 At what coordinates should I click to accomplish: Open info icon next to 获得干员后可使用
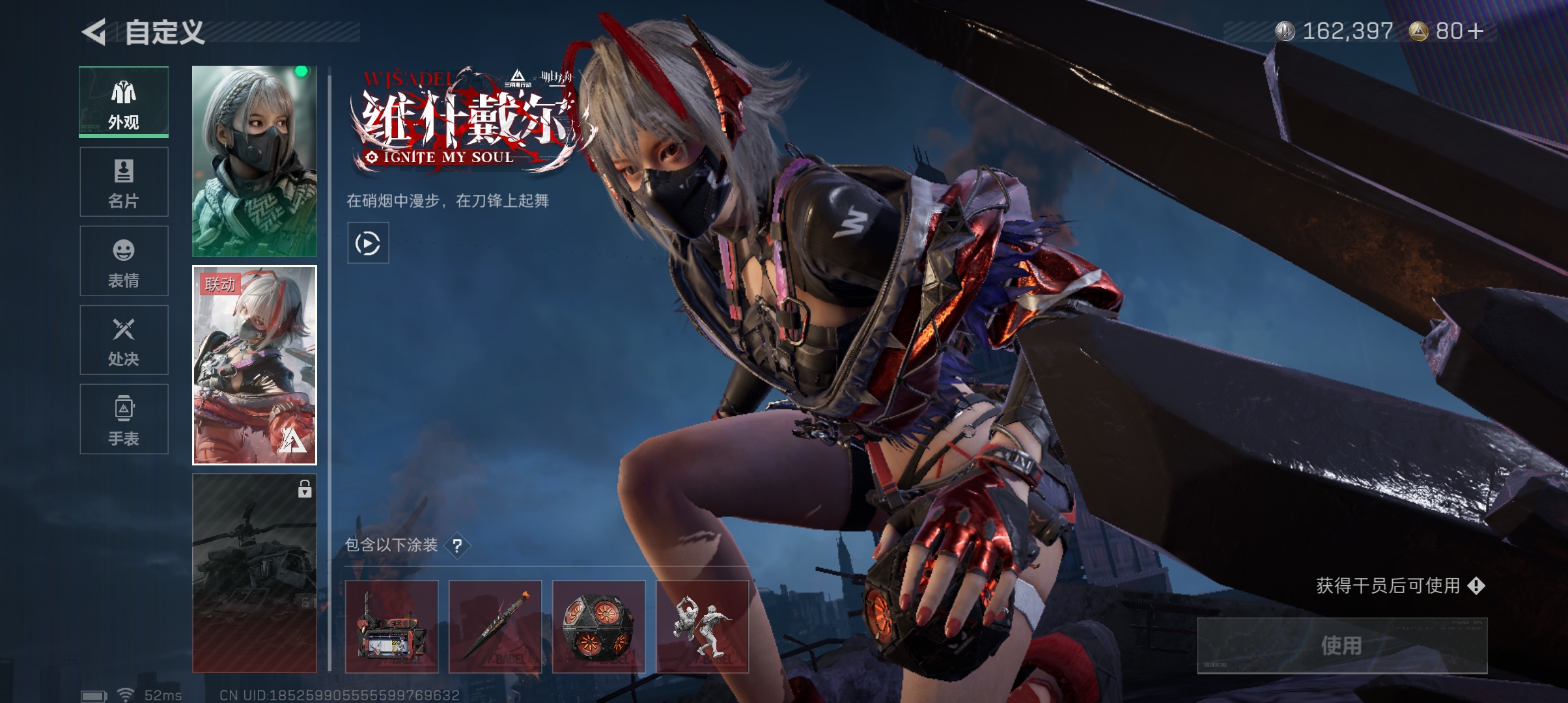1476,586
